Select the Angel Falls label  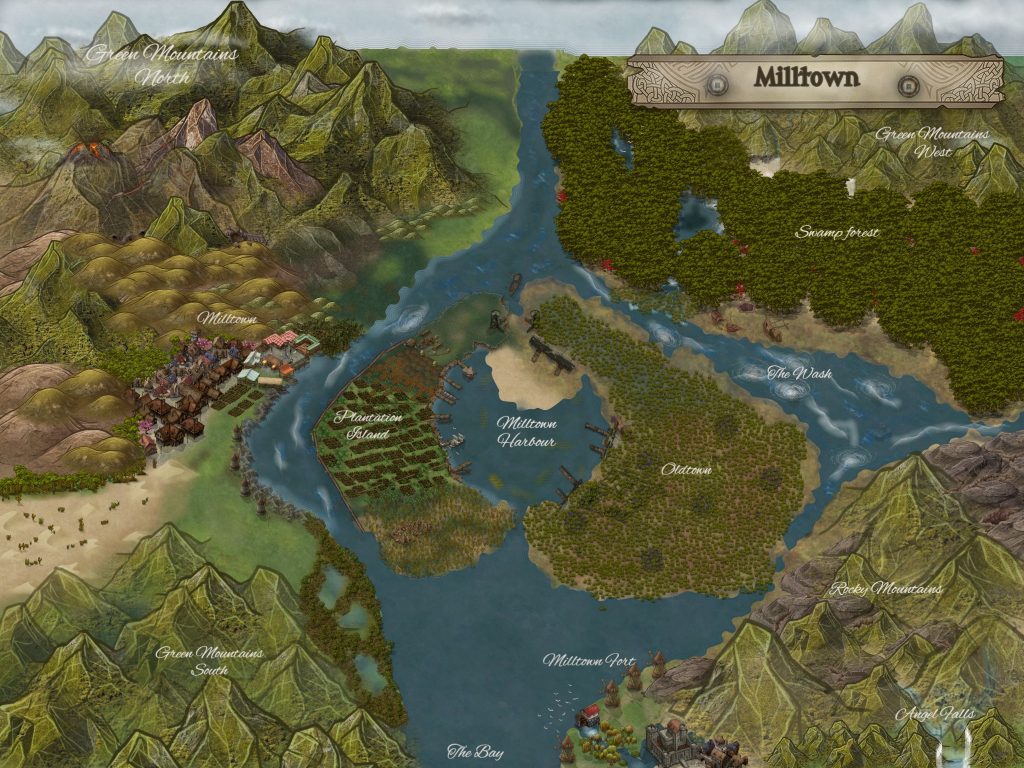click(x=934, y=714)
